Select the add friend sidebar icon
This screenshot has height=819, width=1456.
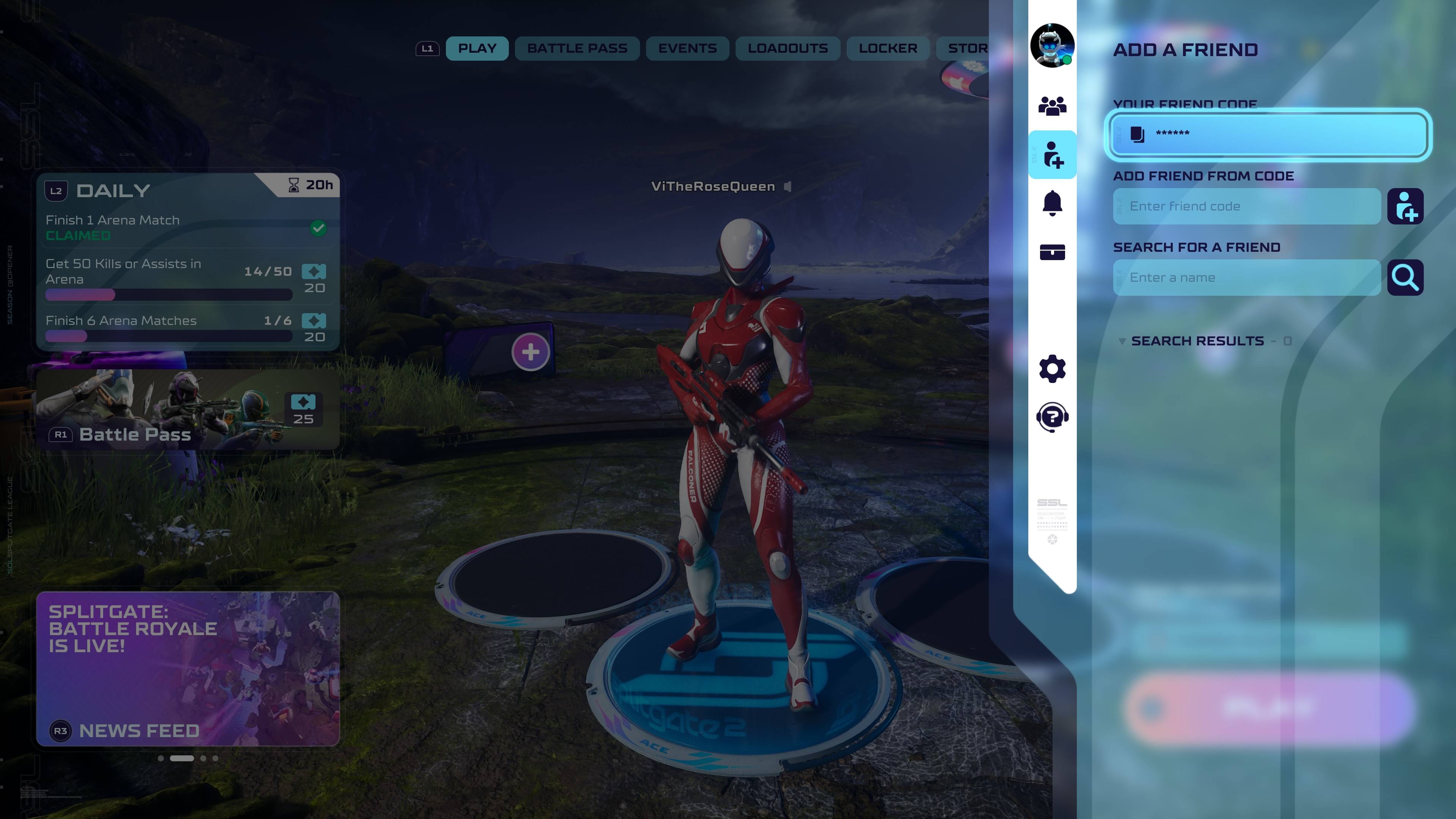coord(1053,155)
